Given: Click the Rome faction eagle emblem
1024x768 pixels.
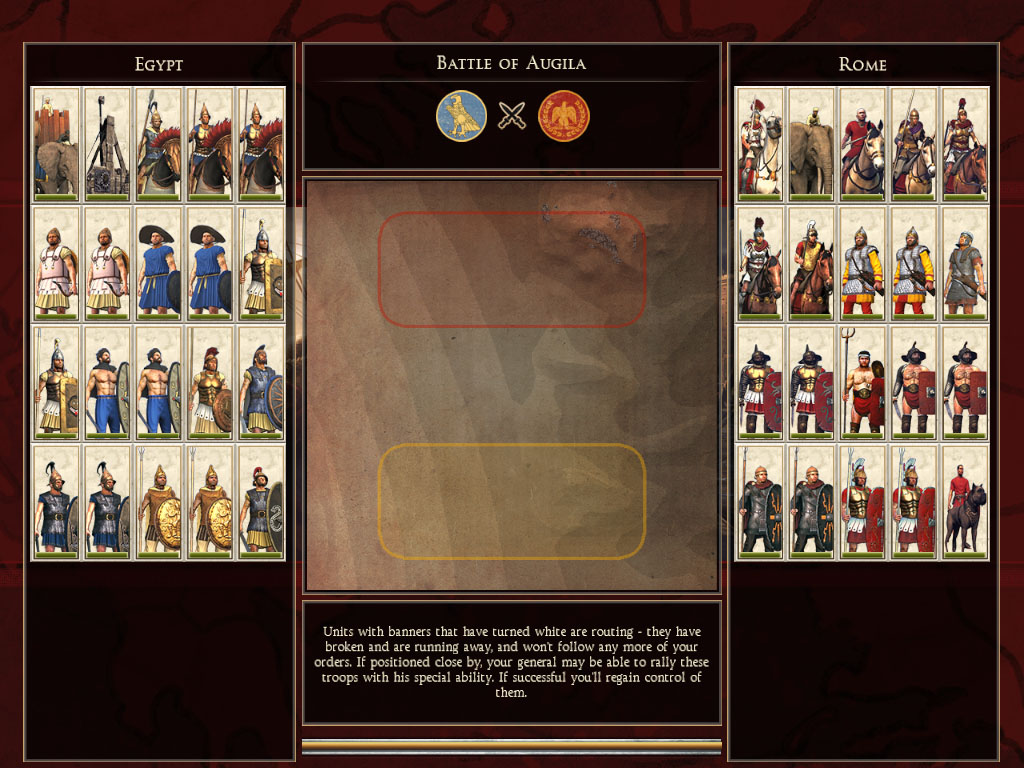Looking at the screenshot, I should click(564, 116).
